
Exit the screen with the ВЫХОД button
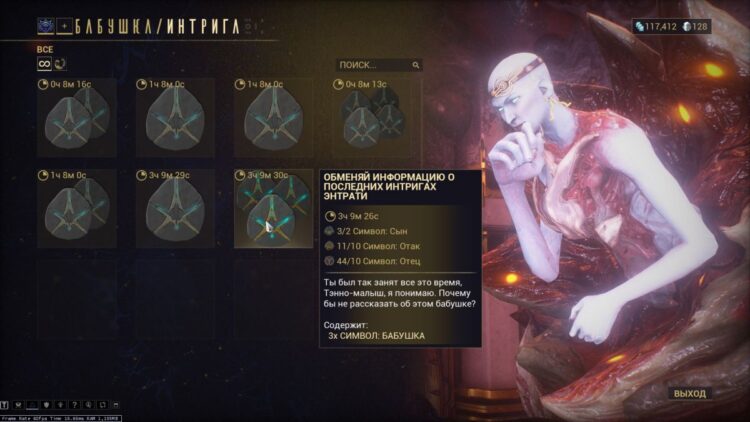point(689,394)
